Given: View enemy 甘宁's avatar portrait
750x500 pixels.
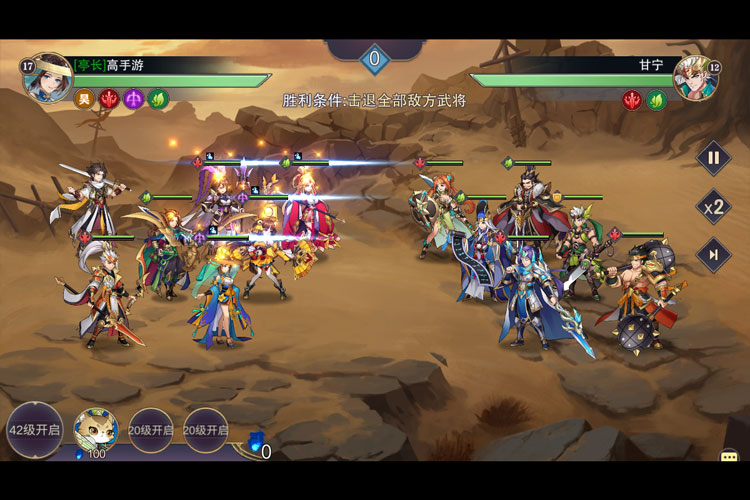Looking at the screenshot, I should [x=695, y=77].
